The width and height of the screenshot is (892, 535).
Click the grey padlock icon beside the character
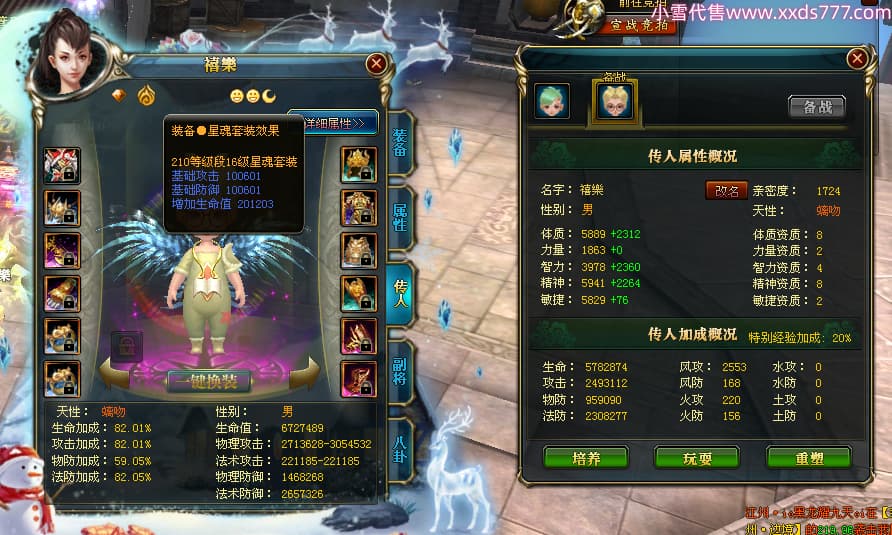coord(127,347)
